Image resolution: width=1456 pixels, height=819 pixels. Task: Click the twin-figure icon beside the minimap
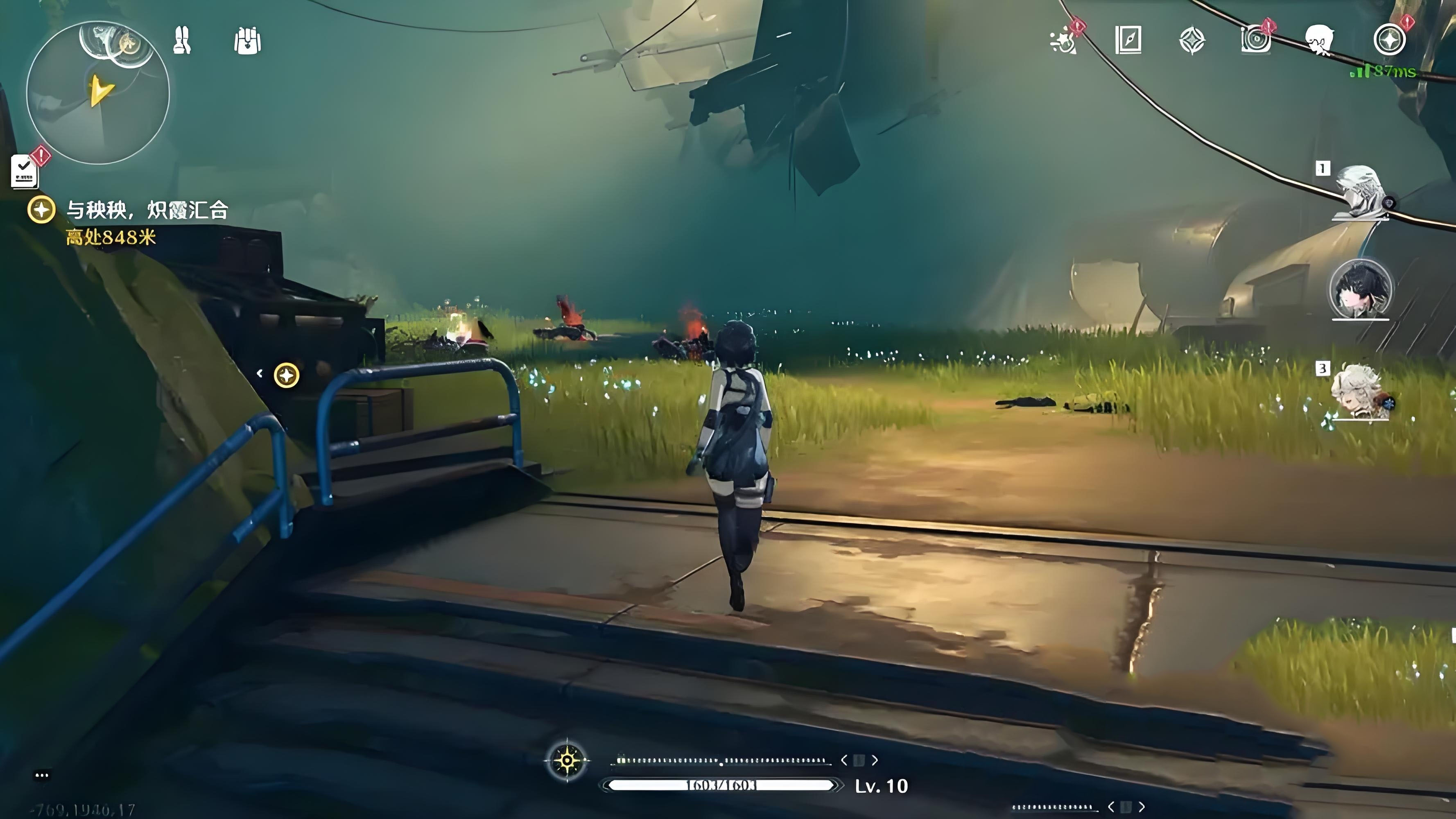[x=182, y=40]
